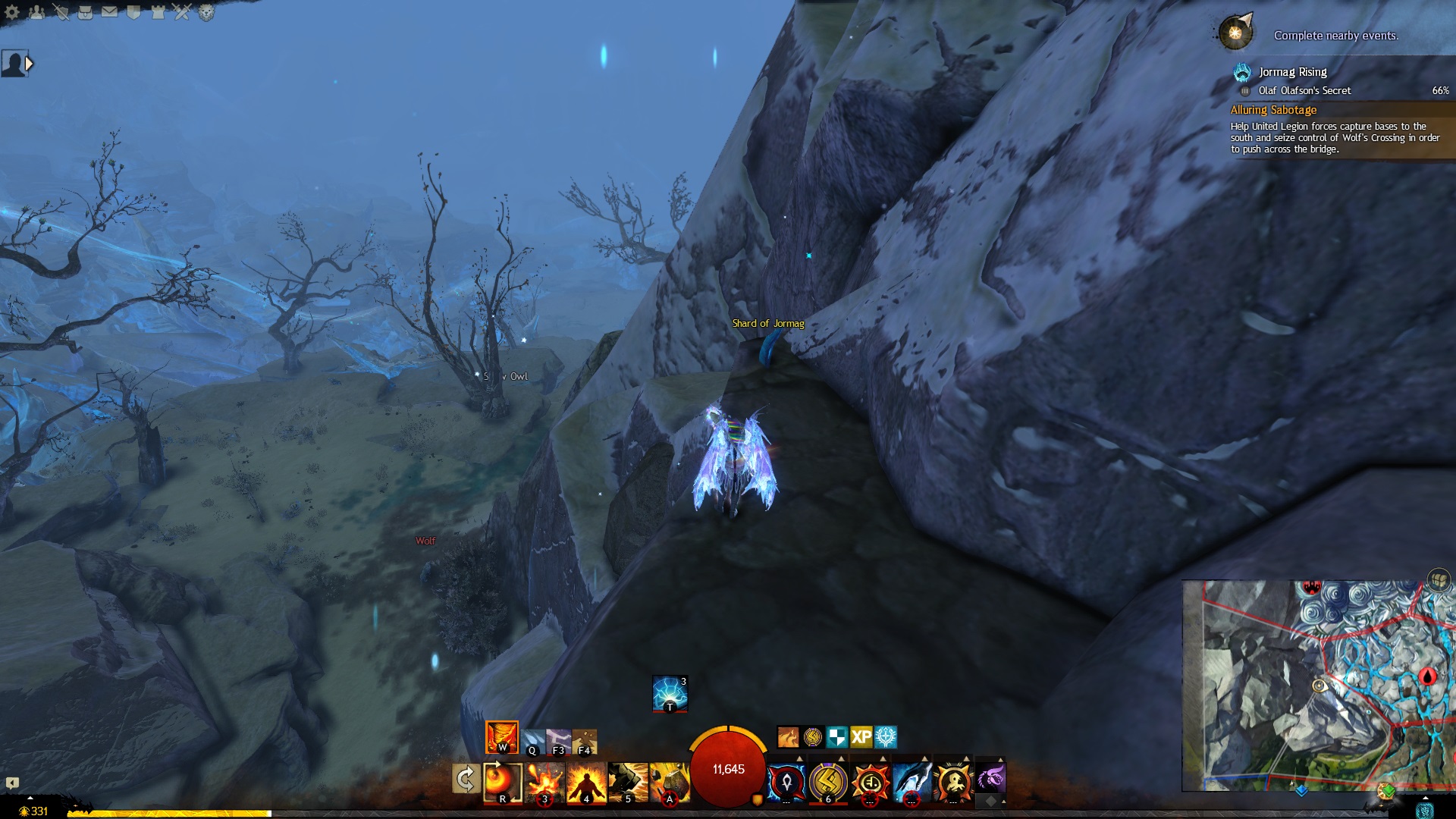Screen dimensions: 1456x819
Task: Open the PvP crossed swords icon
Action: tap(182, 11)
